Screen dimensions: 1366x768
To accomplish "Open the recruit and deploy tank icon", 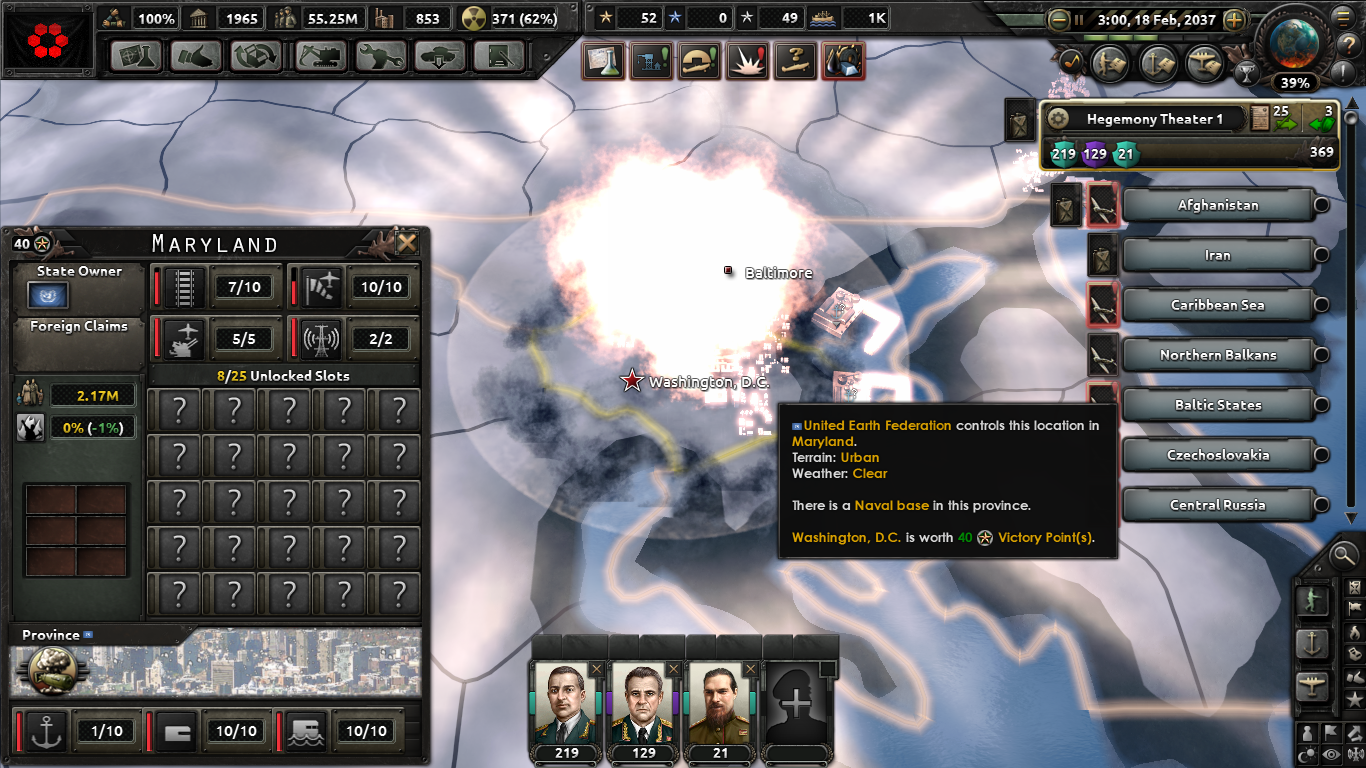I will pos(440,56).
